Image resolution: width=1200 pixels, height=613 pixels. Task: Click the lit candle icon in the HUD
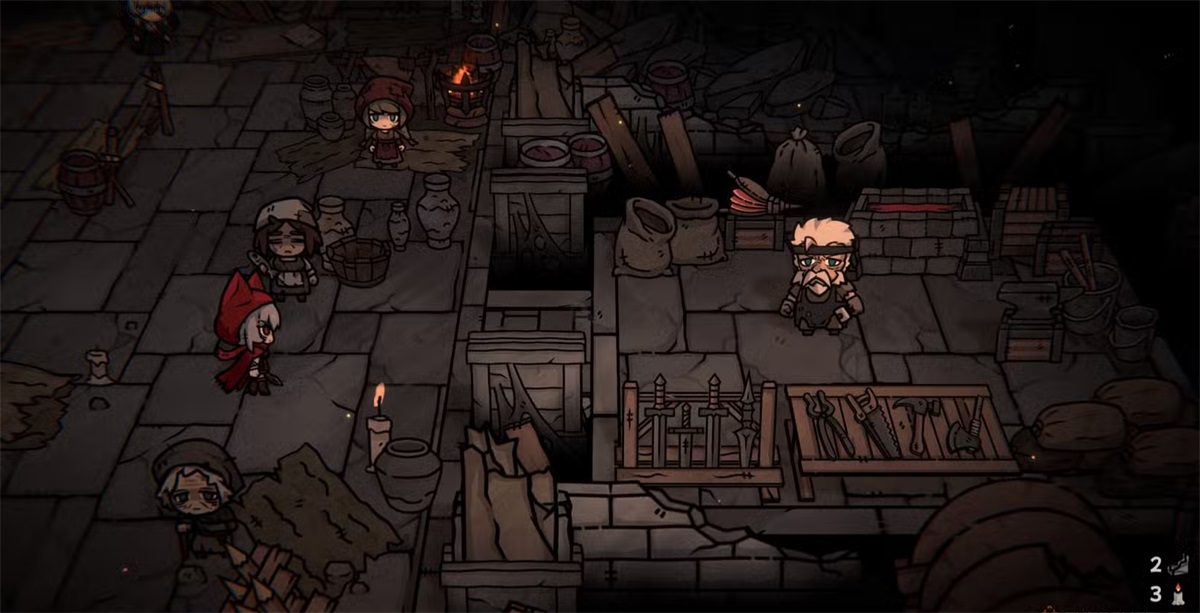click(1178, 594)
